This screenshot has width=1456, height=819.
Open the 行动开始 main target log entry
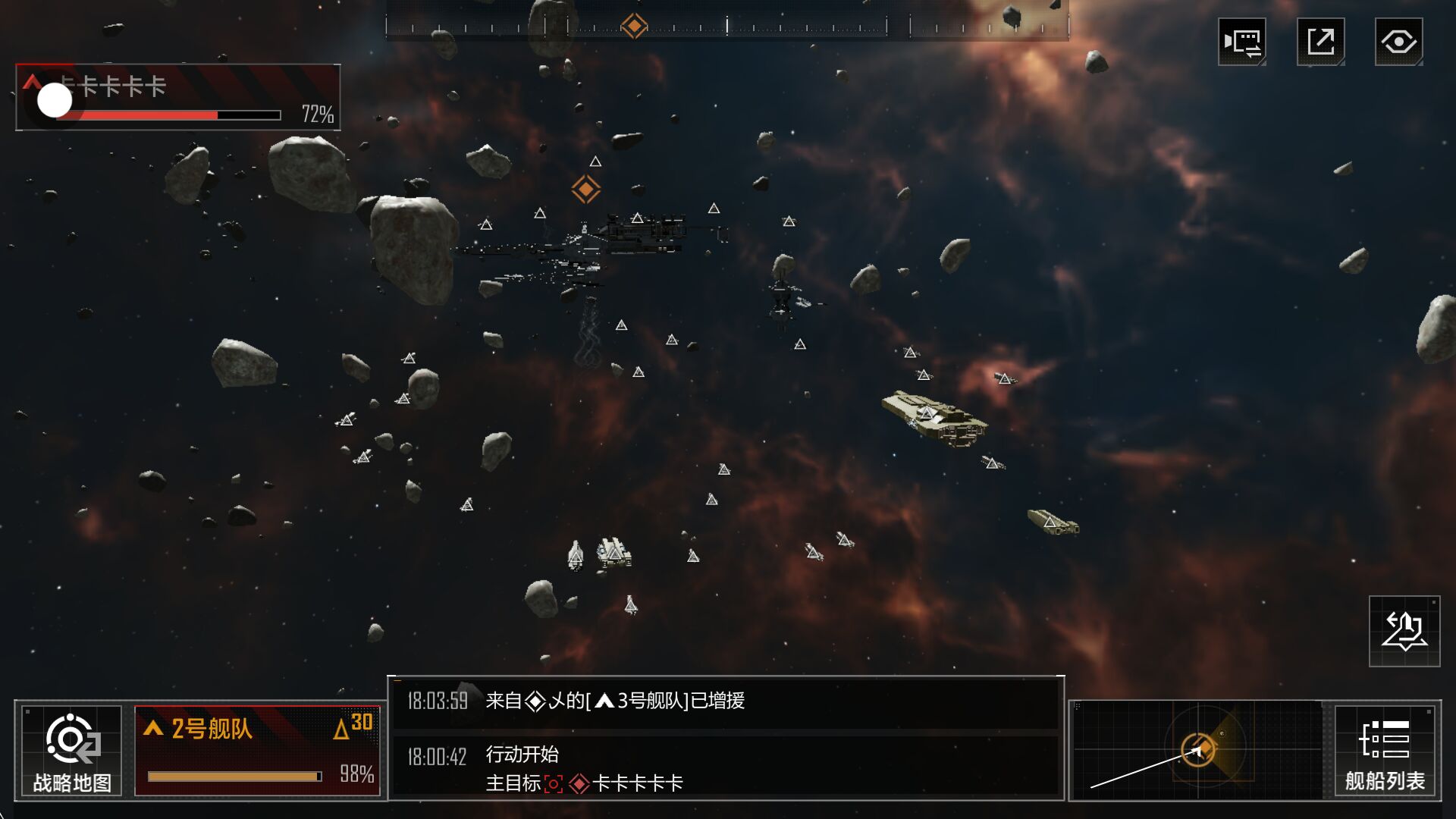[x=725, y=768]
